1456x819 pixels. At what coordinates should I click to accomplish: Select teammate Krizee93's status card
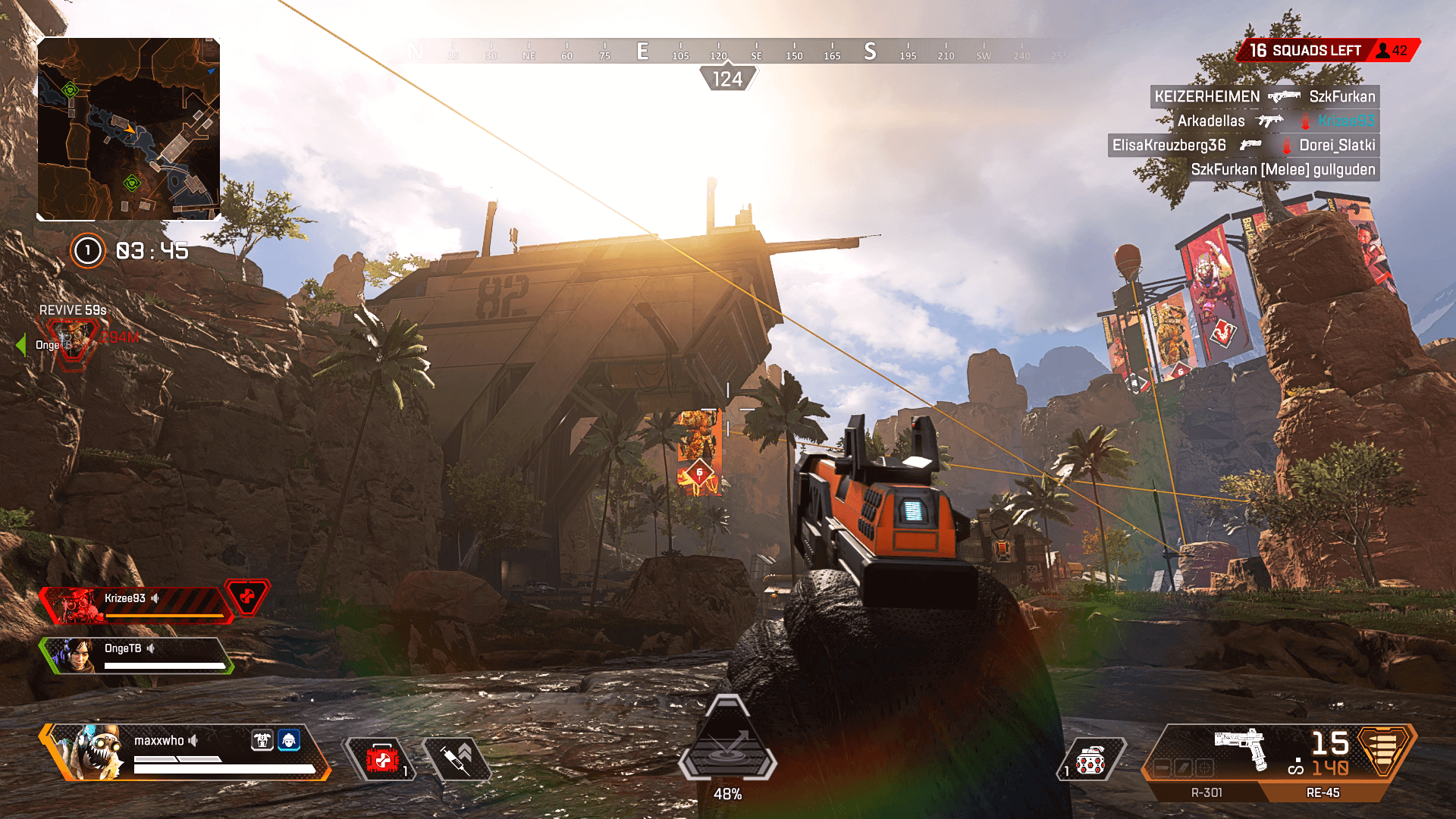point(136,604)
